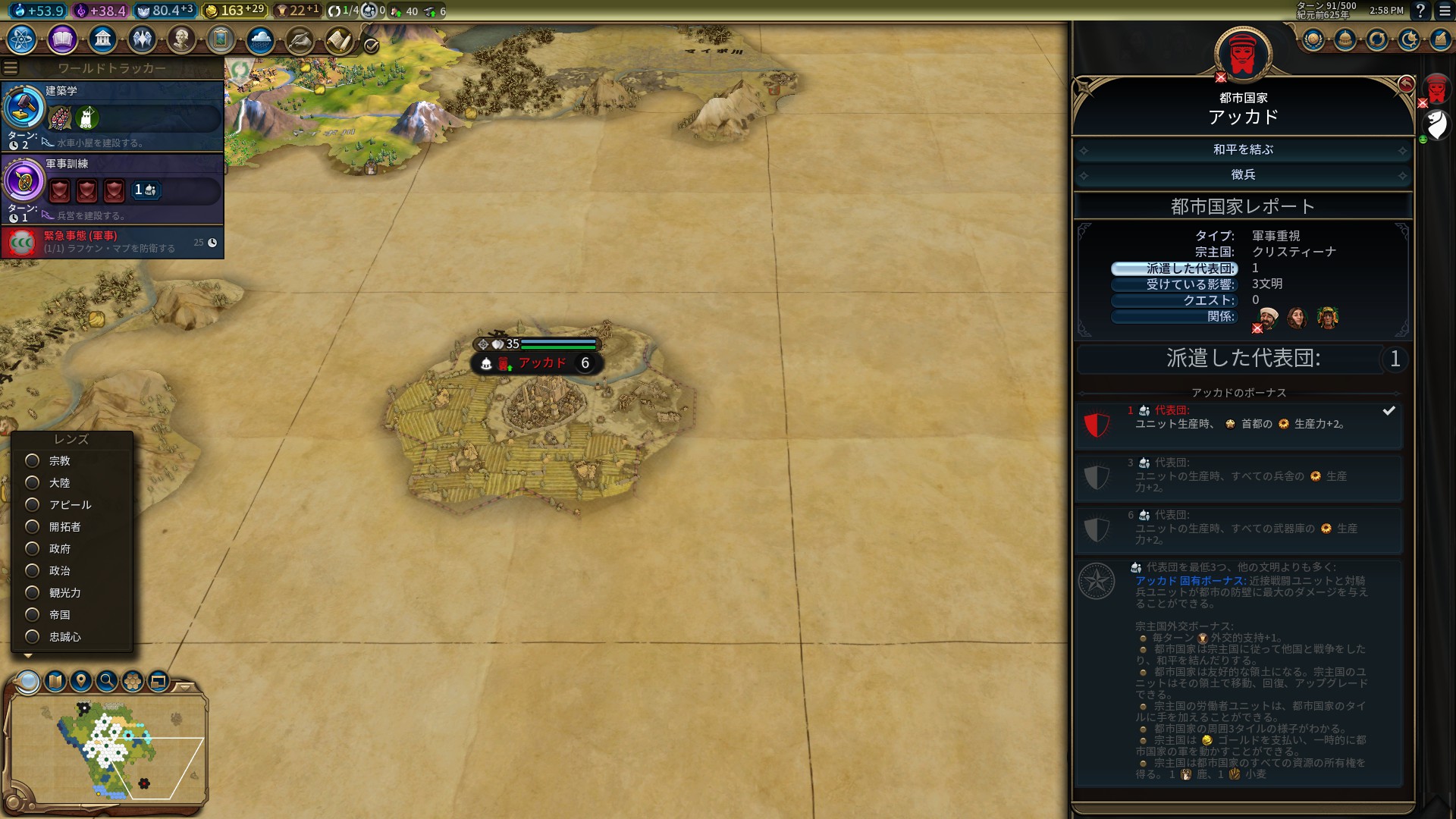Open the technology tree icon
This screenshot has height=819, width=1456.
point(22,39)
